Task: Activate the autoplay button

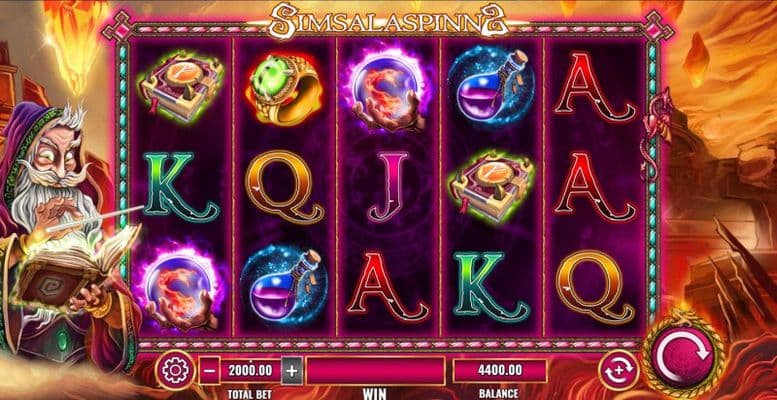Action: click(617, 371)
